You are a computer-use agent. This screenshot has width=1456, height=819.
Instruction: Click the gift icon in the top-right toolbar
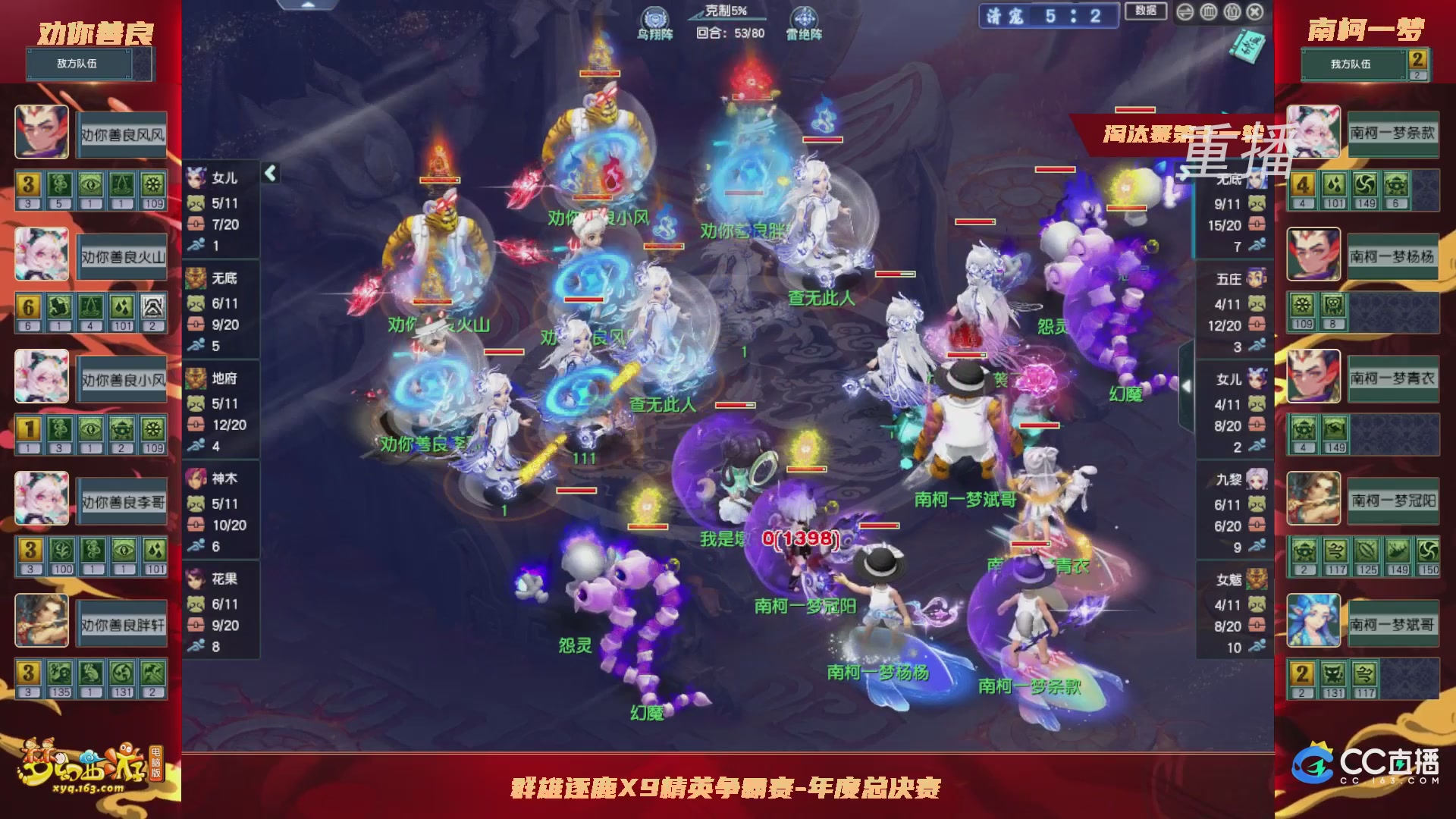1232,12
